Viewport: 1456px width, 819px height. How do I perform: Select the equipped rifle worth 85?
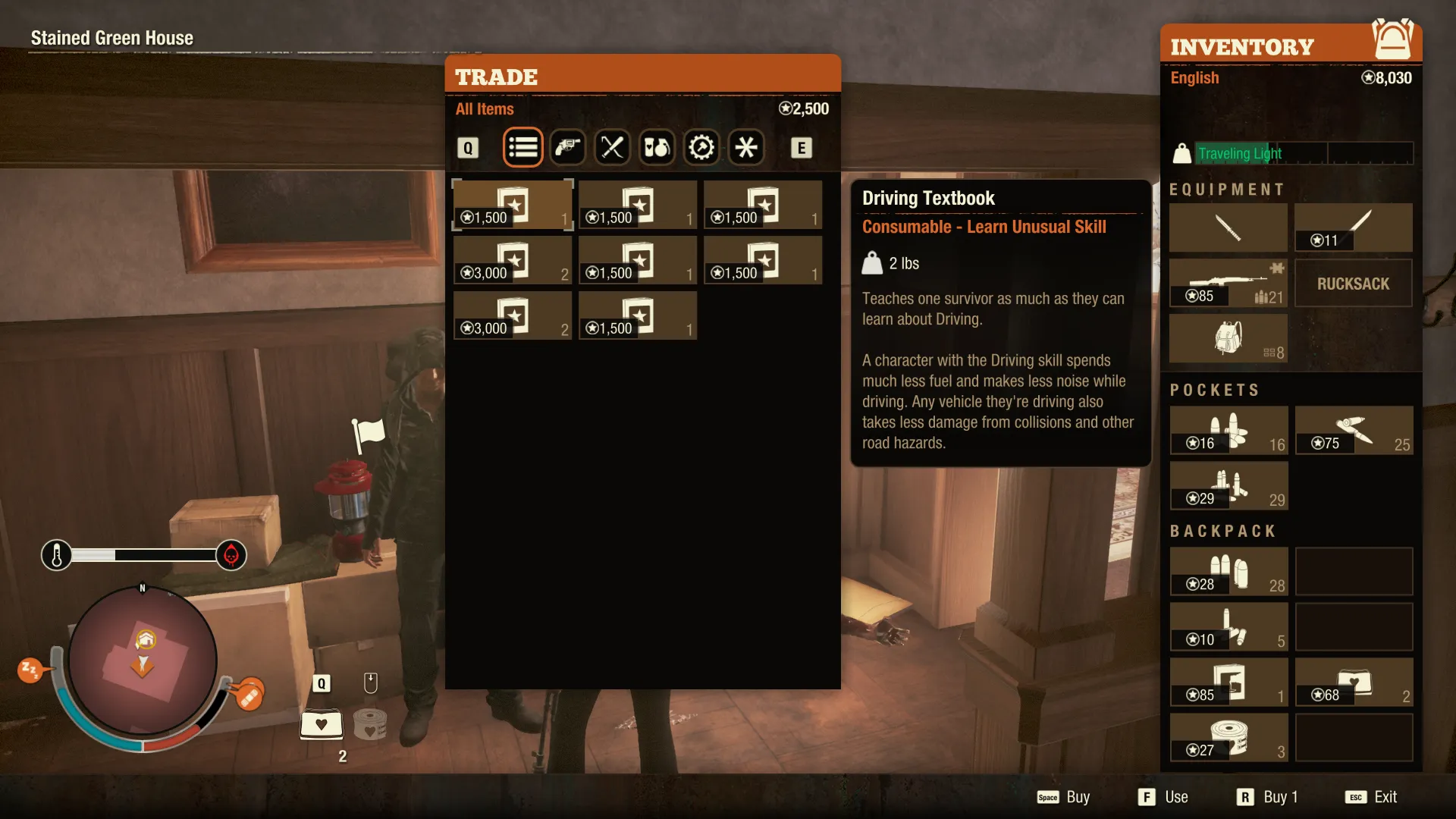pos(1228,283)
